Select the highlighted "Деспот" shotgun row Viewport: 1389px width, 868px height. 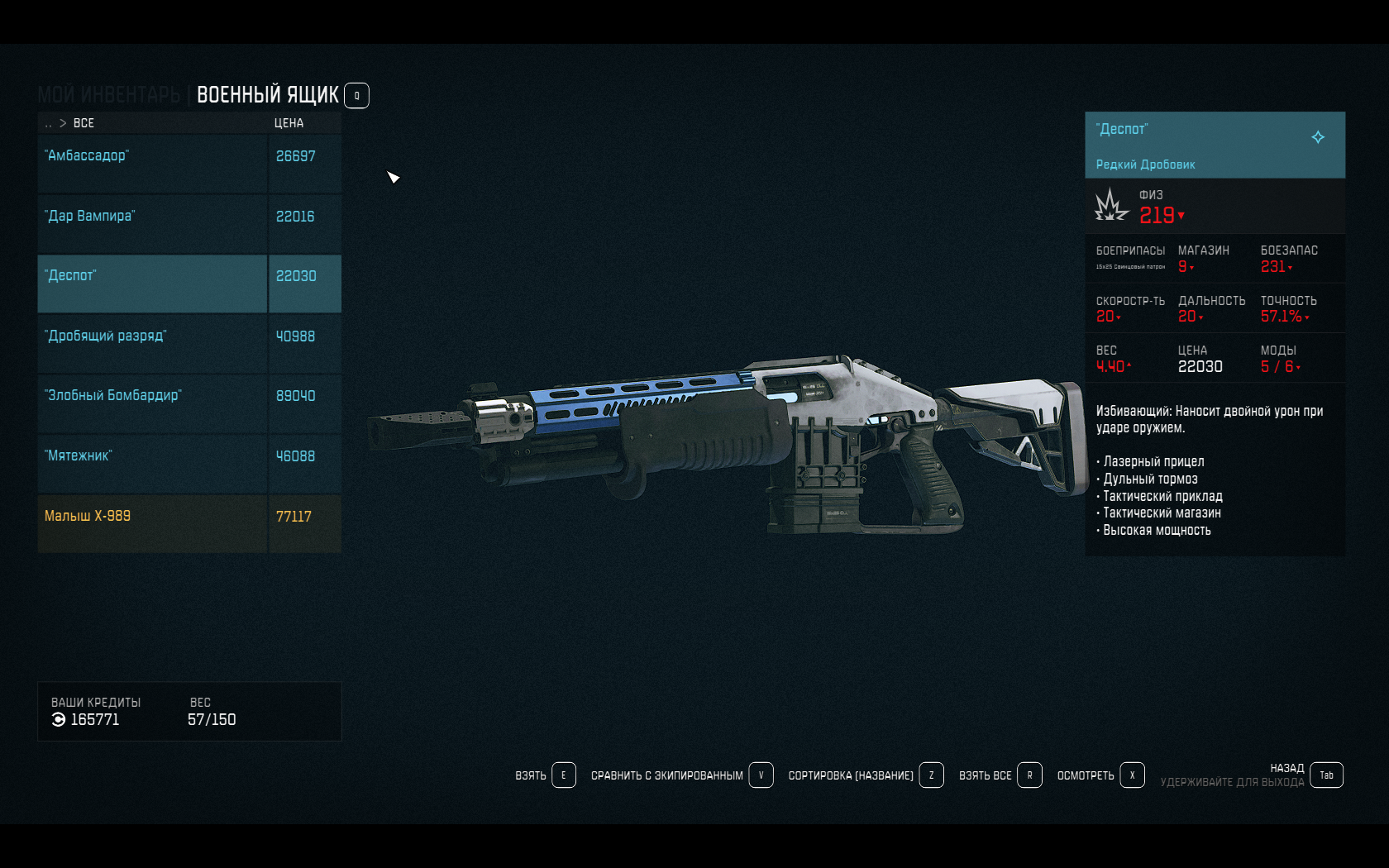pos(153,284)
